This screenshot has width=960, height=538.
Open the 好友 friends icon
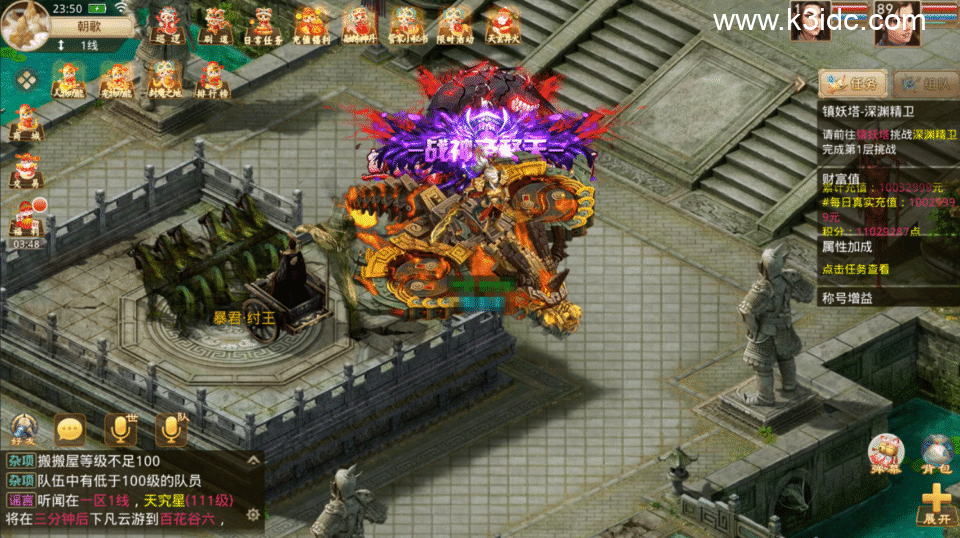pyautogui.click(x=23, y=430)
